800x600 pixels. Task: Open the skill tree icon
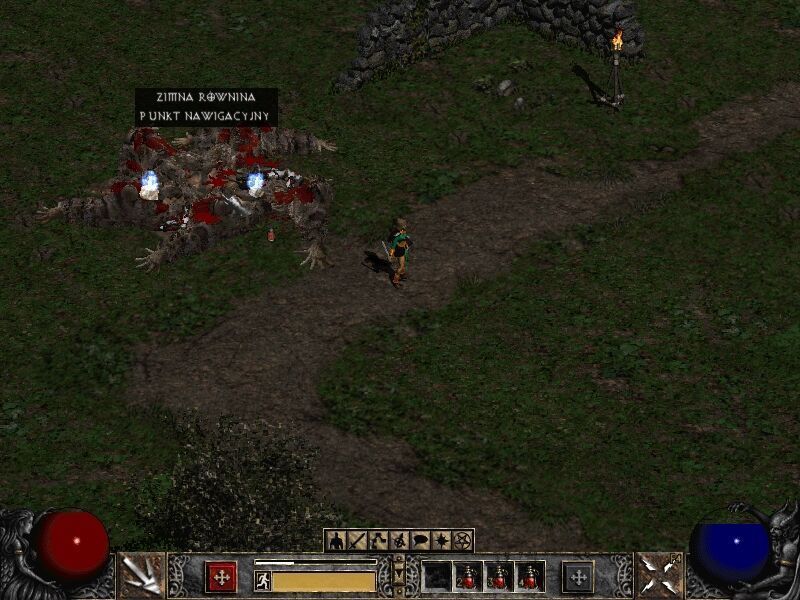tap(378, 541)
